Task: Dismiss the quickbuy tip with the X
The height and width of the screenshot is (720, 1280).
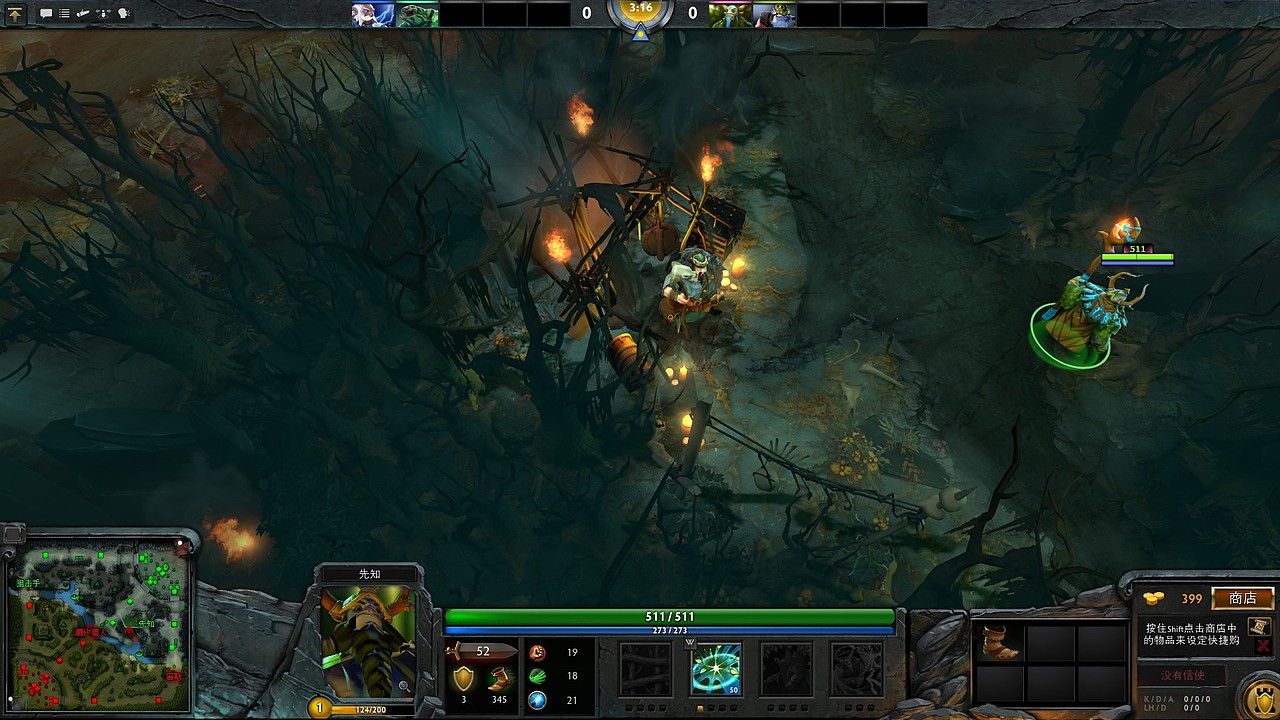Action: pyautogui.click(x=1261, y=646)
